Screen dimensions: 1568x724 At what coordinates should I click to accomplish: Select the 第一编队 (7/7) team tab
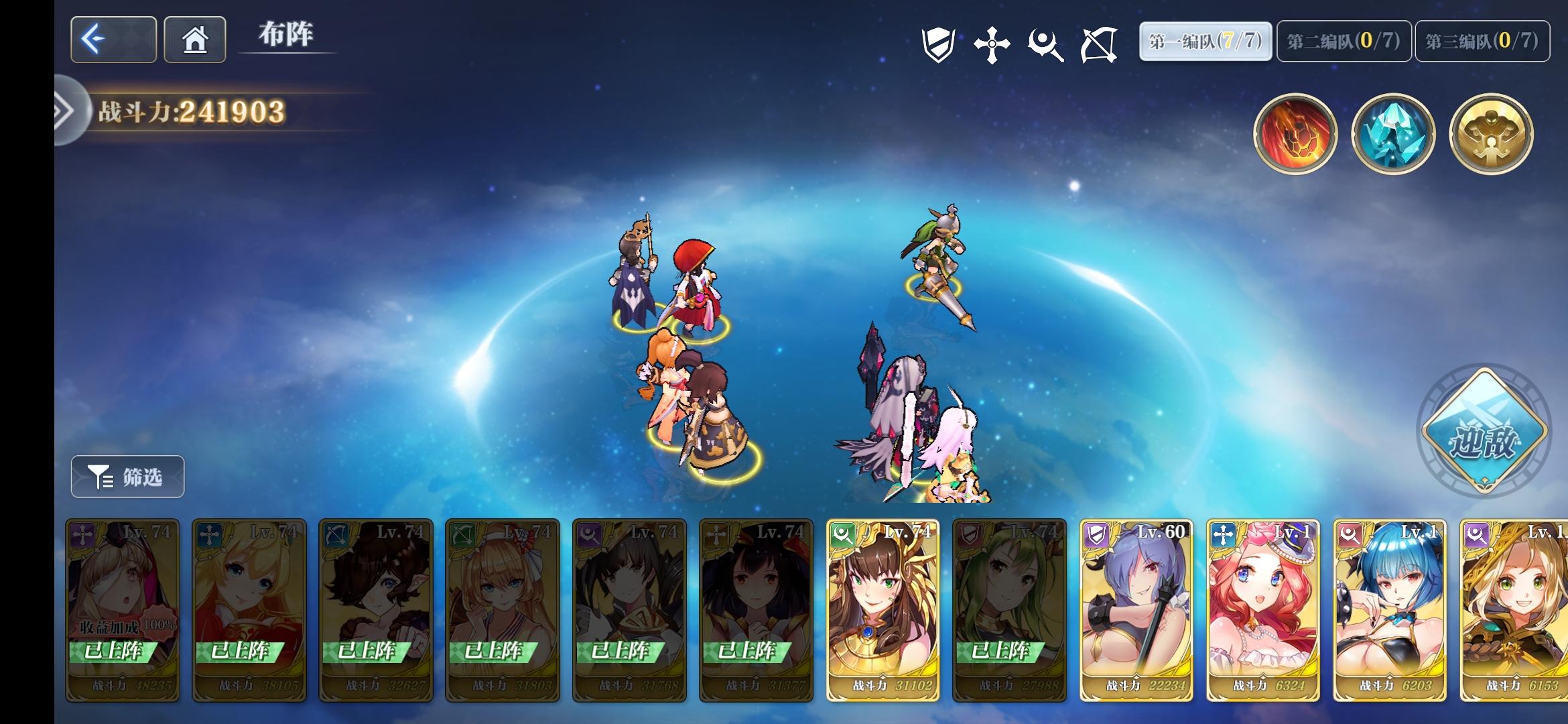1204,41
